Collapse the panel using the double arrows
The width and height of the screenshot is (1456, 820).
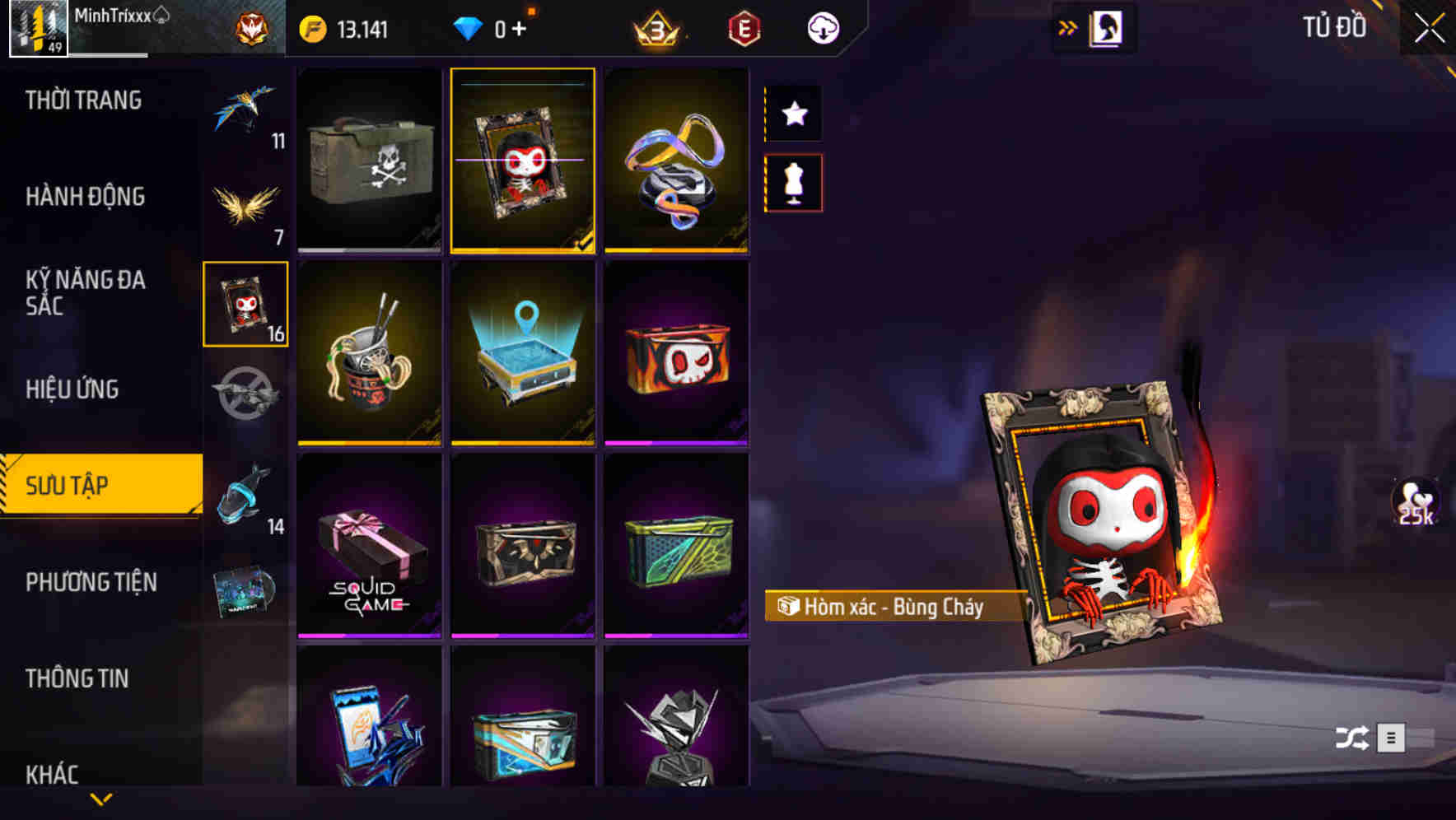pos(1068,26)
